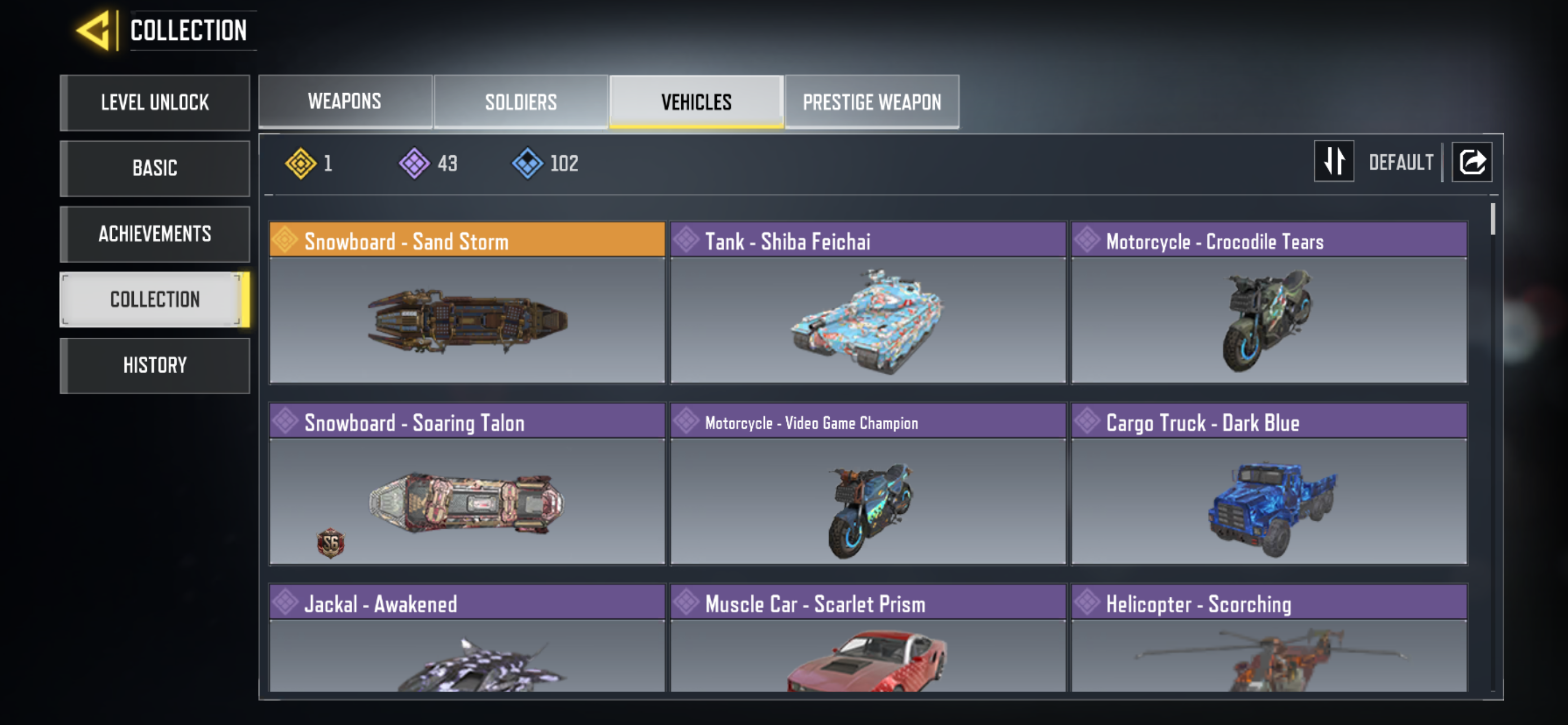Viewport: 1568px width, 725px height.
Task: Click the share icon button
Action: [1471, 162]
